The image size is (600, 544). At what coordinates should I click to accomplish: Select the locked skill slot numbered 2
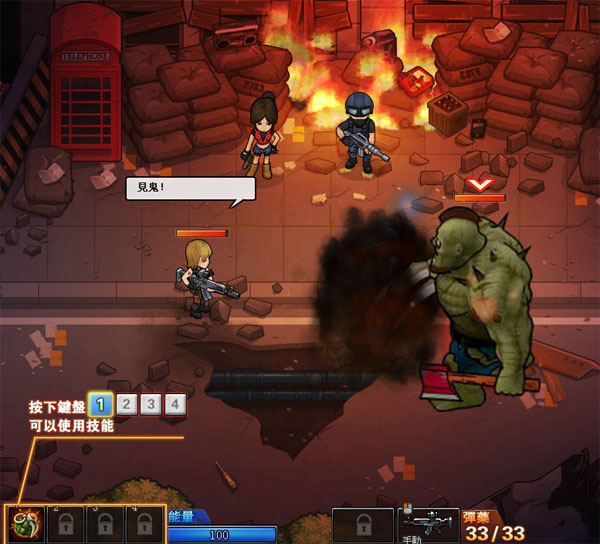64,524
